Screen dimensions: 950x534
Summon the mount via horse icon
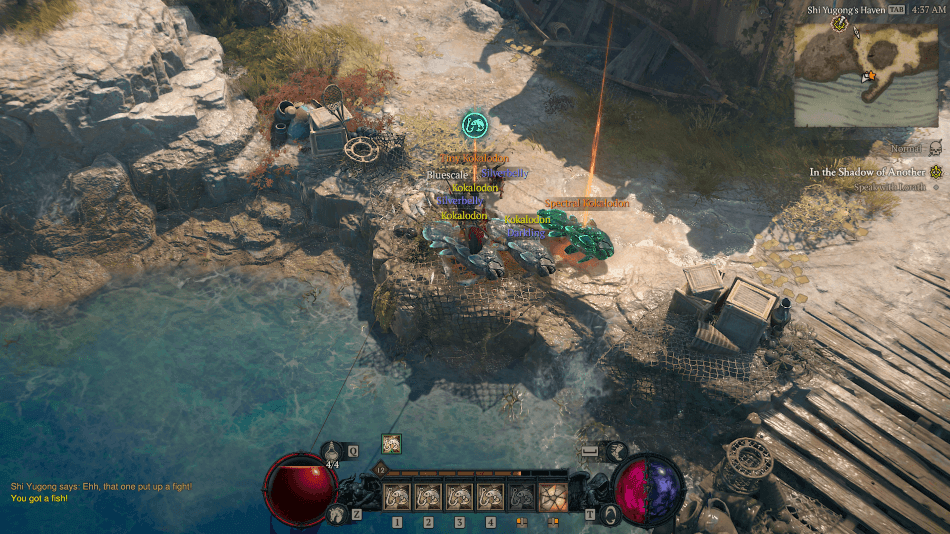coord(336,514)
